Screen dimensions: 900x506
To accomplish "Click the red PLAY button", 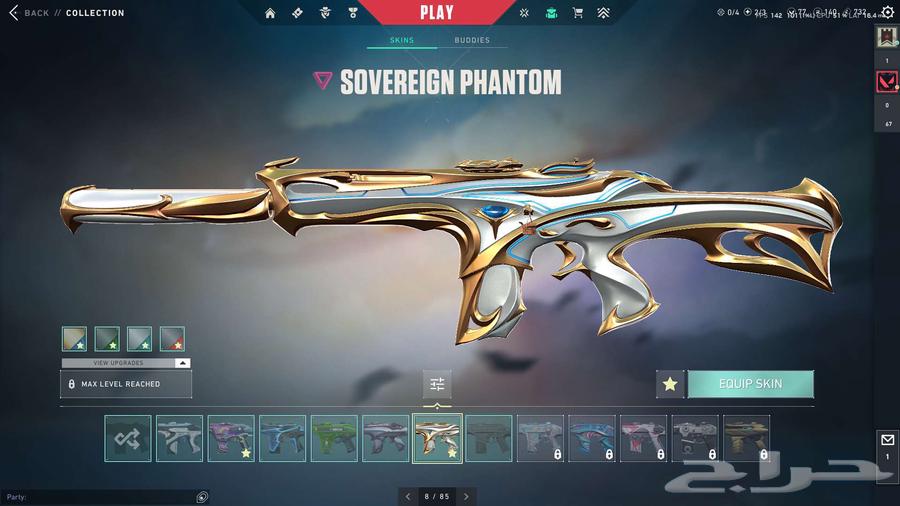I will (436, 13).
